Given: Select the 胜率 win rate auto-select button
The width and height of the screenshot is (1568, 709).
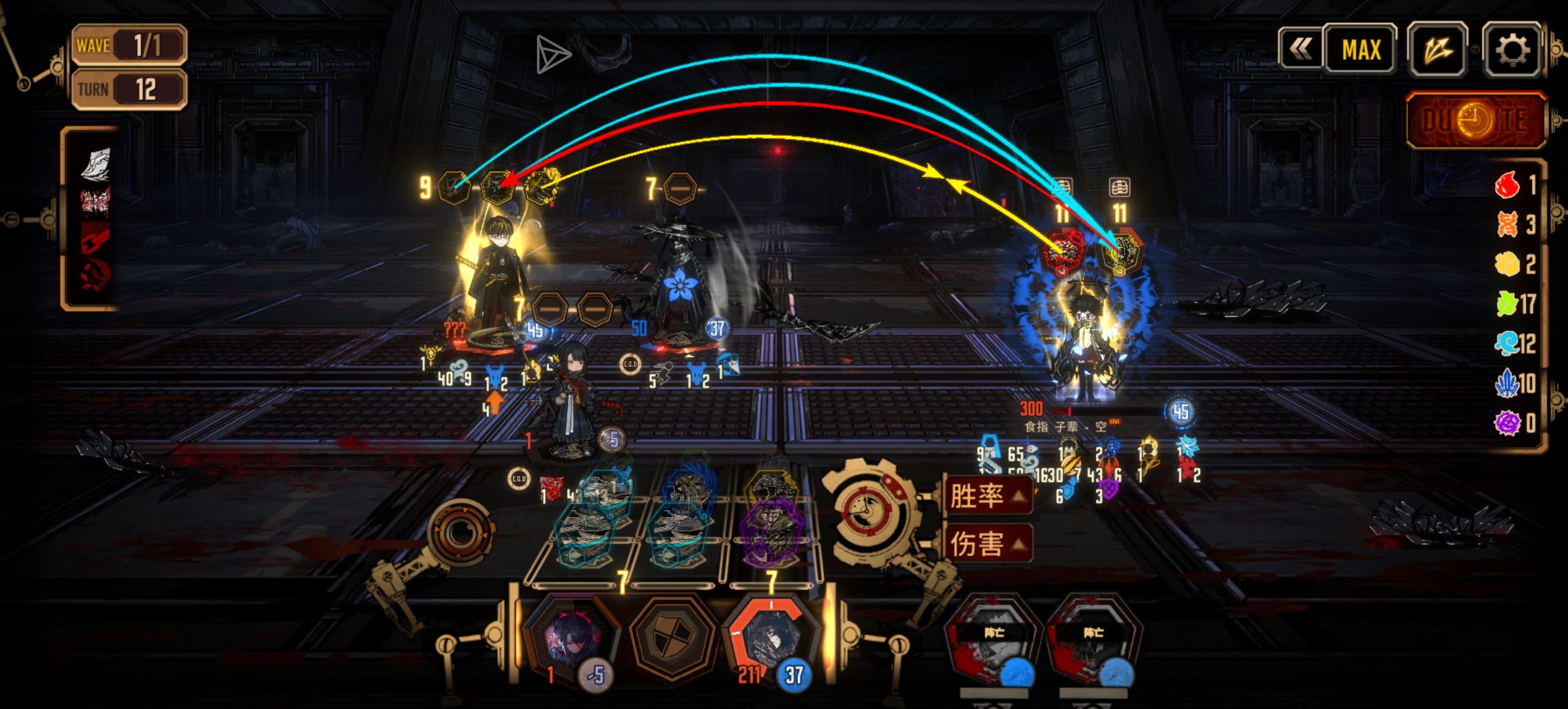Looking at the screenshot, I should click(985, 496).
